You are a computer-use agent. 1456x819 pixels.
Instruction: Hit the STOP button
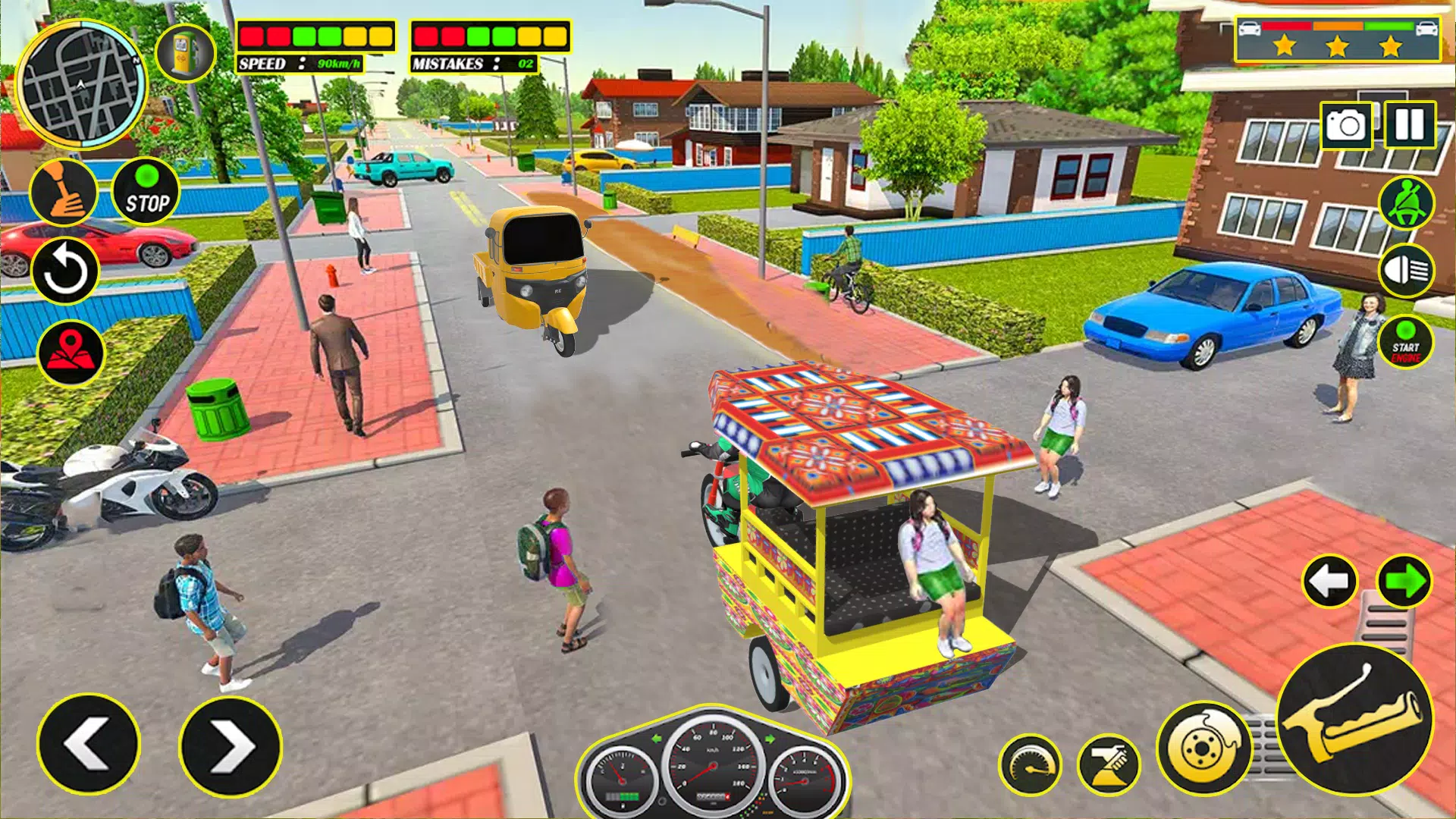pos(146,193)
